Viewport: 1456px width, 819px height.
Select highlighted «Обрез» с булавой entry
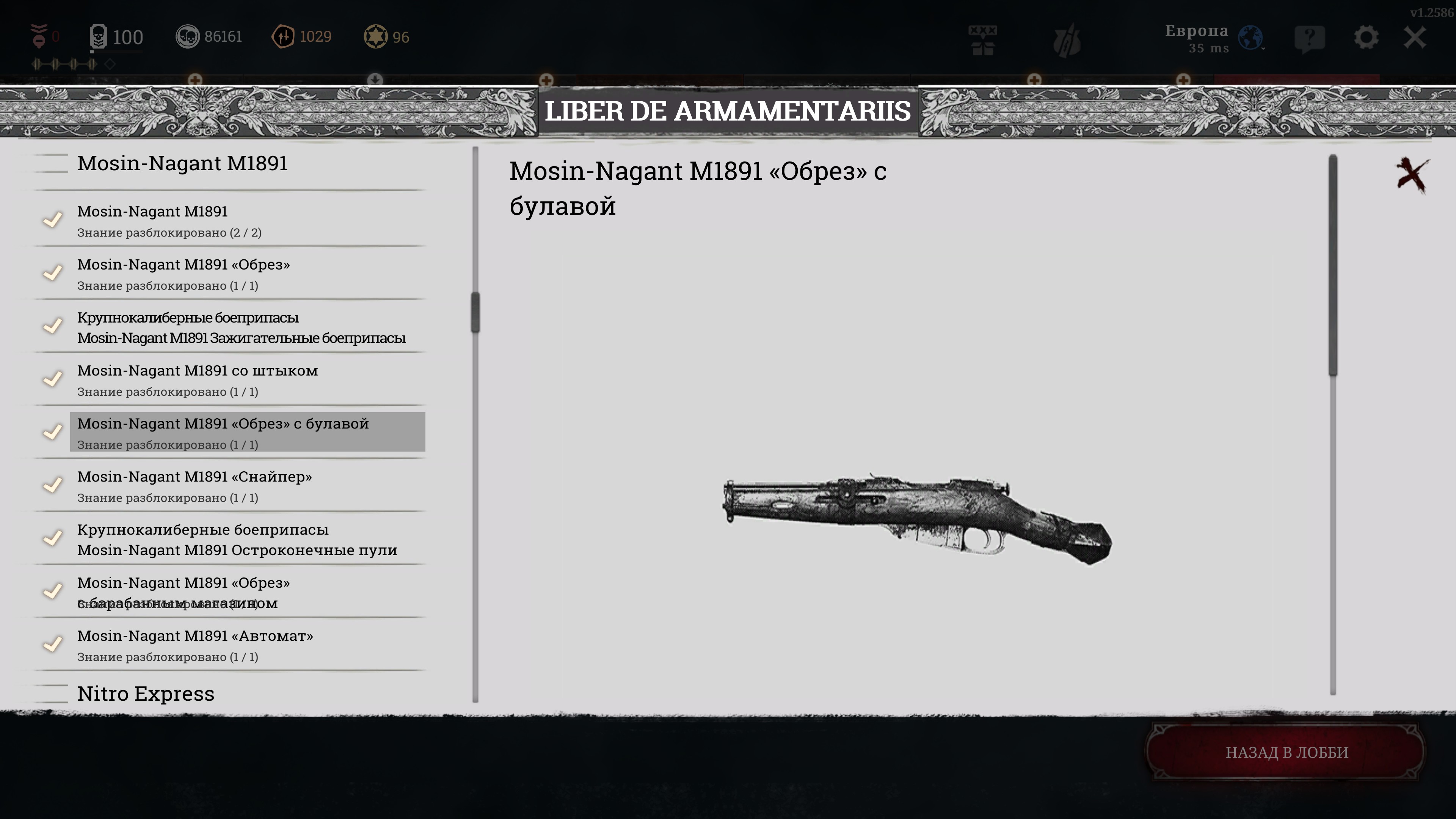pyautogui.click(x=247, y=432)
